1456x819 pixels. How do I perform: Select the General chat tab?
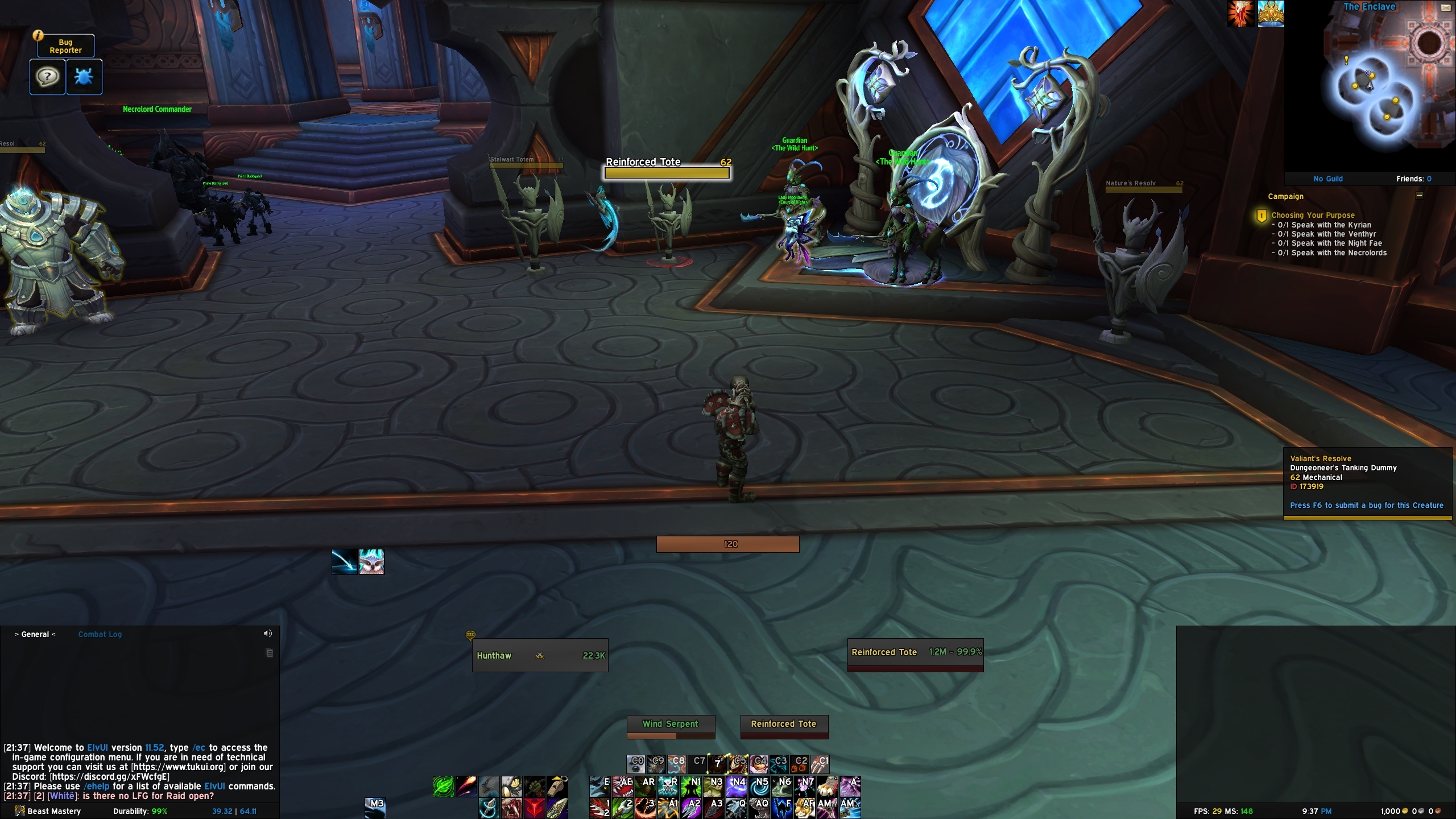pyautogui.click(x=35, y=634)
